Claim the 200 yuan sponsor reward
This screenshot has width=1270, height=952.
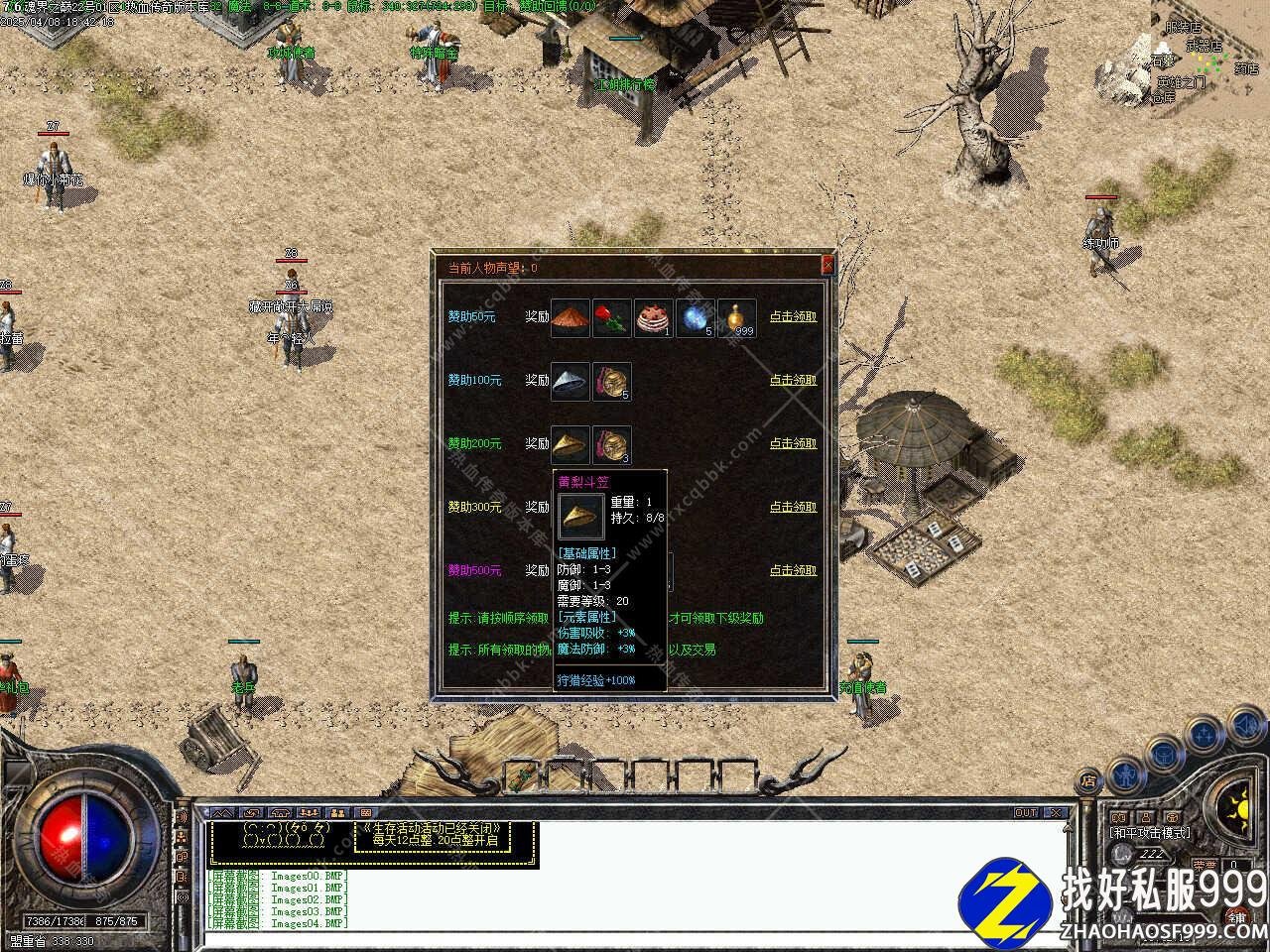pyautogui.click(x=793, y=443)
